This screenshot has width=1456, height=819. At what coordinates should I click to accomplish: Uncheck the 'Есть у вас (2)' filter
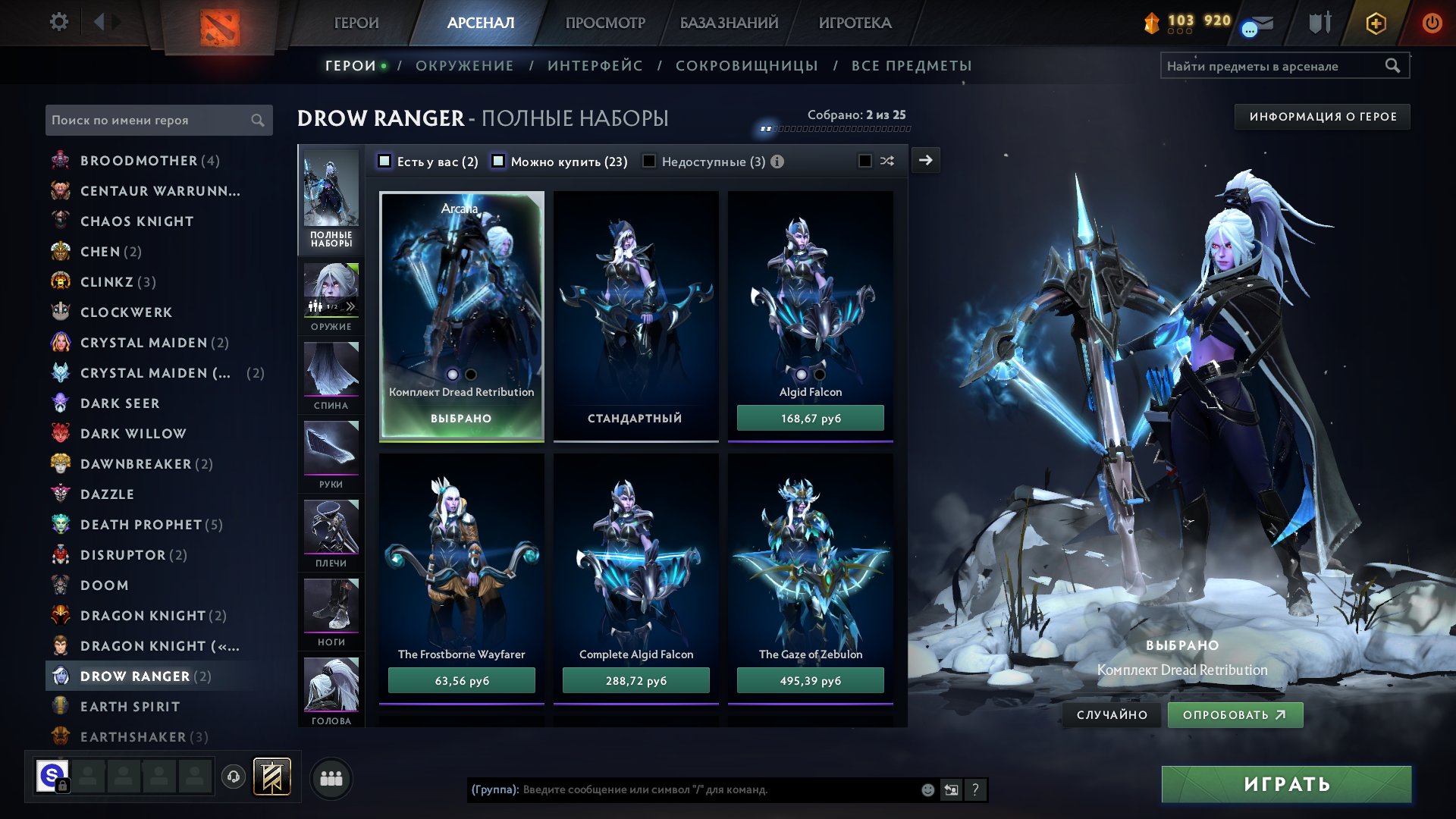point(384,161)
